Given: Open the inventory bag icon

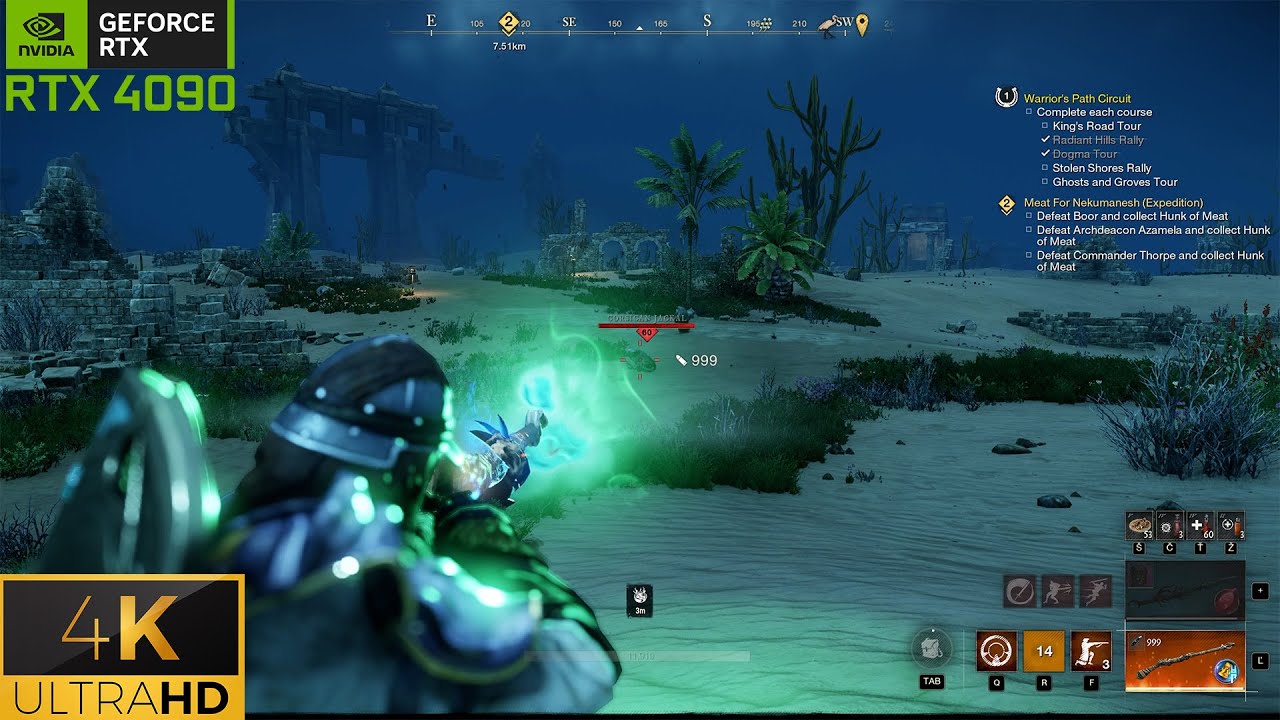Looking at the screenshot, I should tap(932, 648).
